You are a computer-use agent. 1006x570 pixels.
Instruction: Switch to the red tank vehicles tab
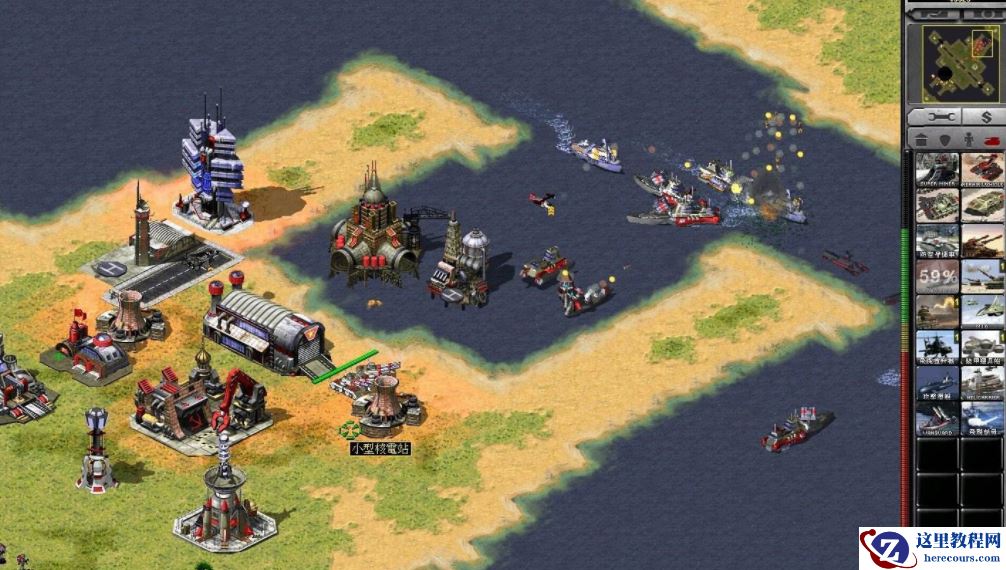pyautogui.click(x=991, y=141)
